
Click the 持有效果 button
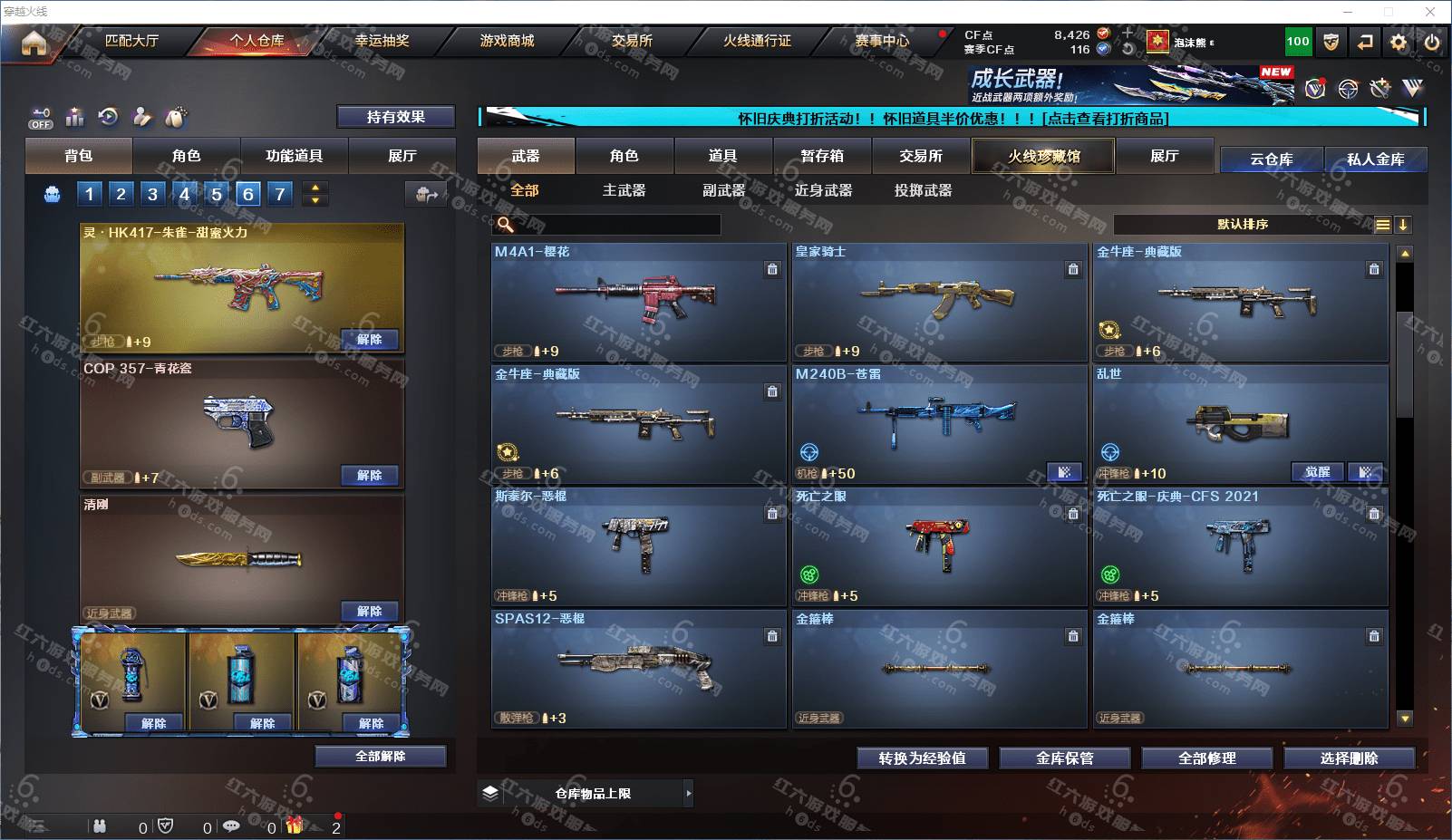[x=395, y=117]
